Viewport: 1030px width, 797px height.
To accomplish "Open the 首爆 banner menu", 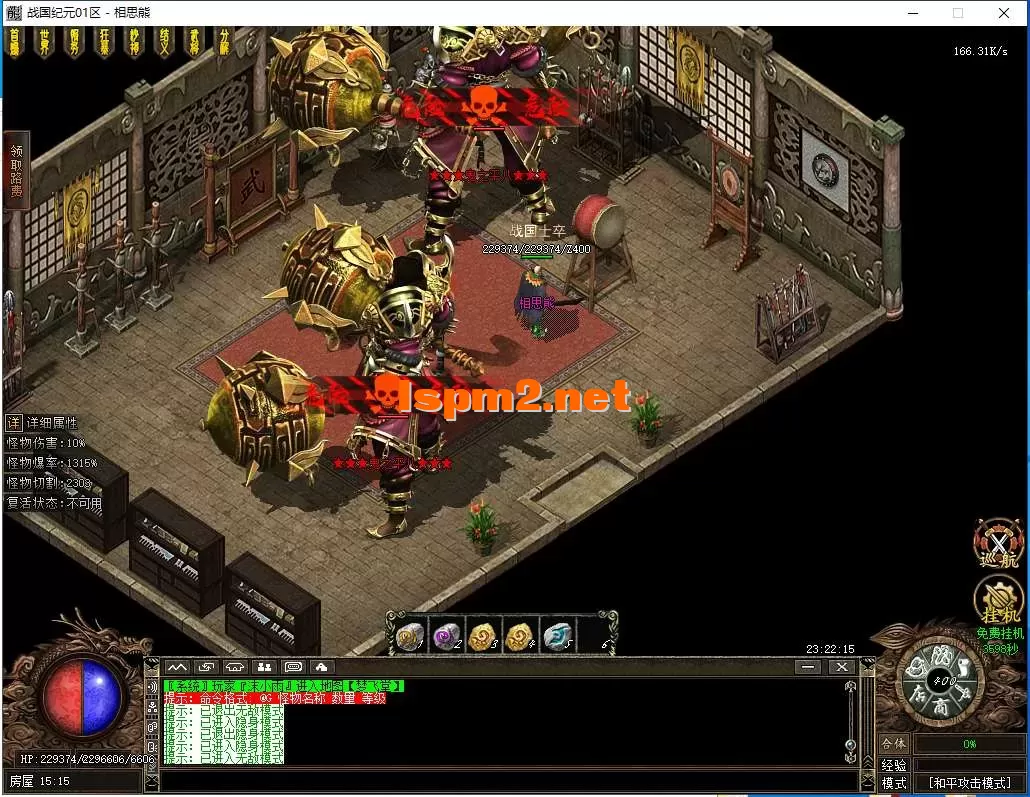I will [14, 43].
